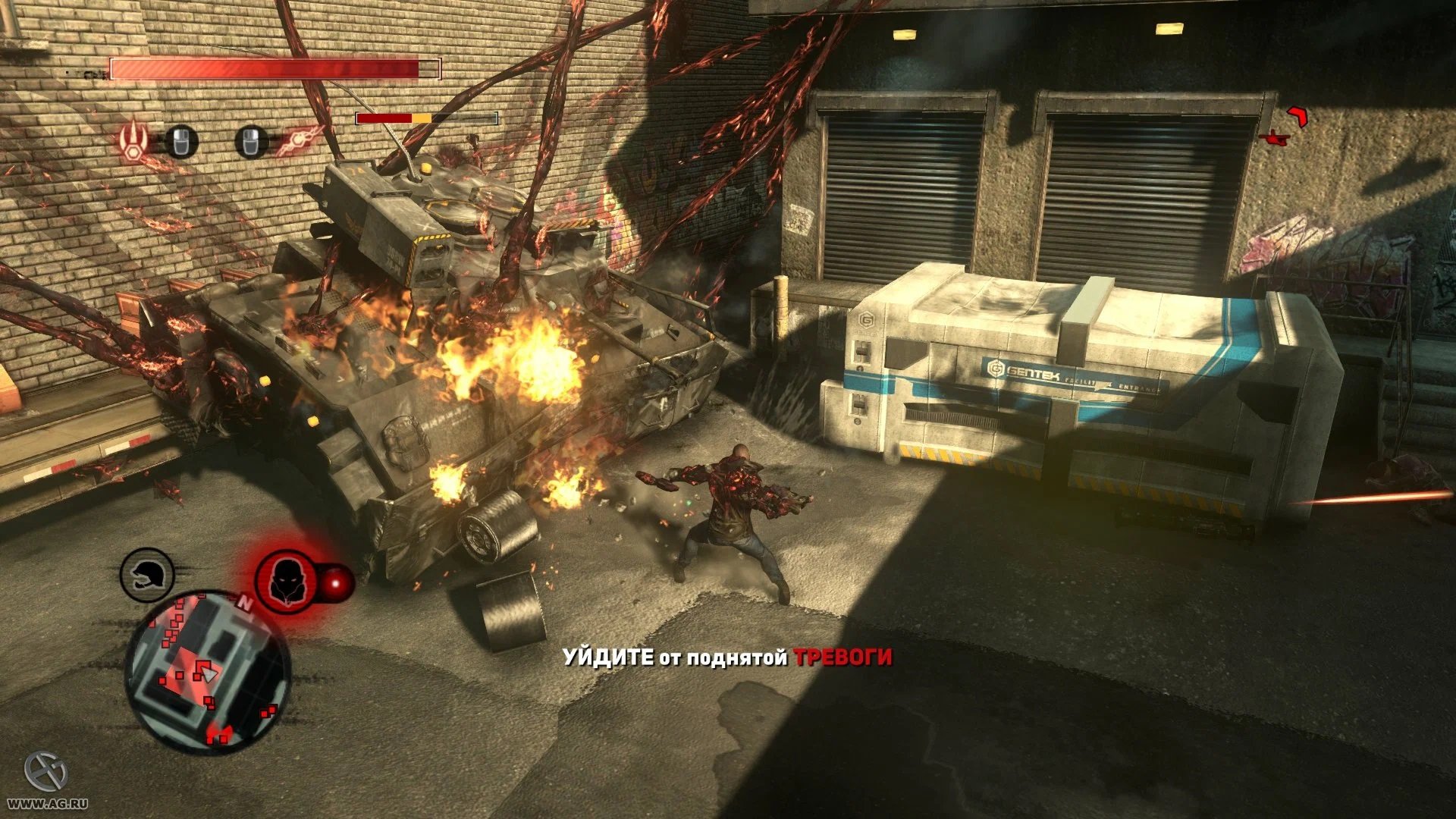The width and height of the screenshot is (1456, 819).
Task: Click the N compass marker on minimap
Action: tap(244, 604)
